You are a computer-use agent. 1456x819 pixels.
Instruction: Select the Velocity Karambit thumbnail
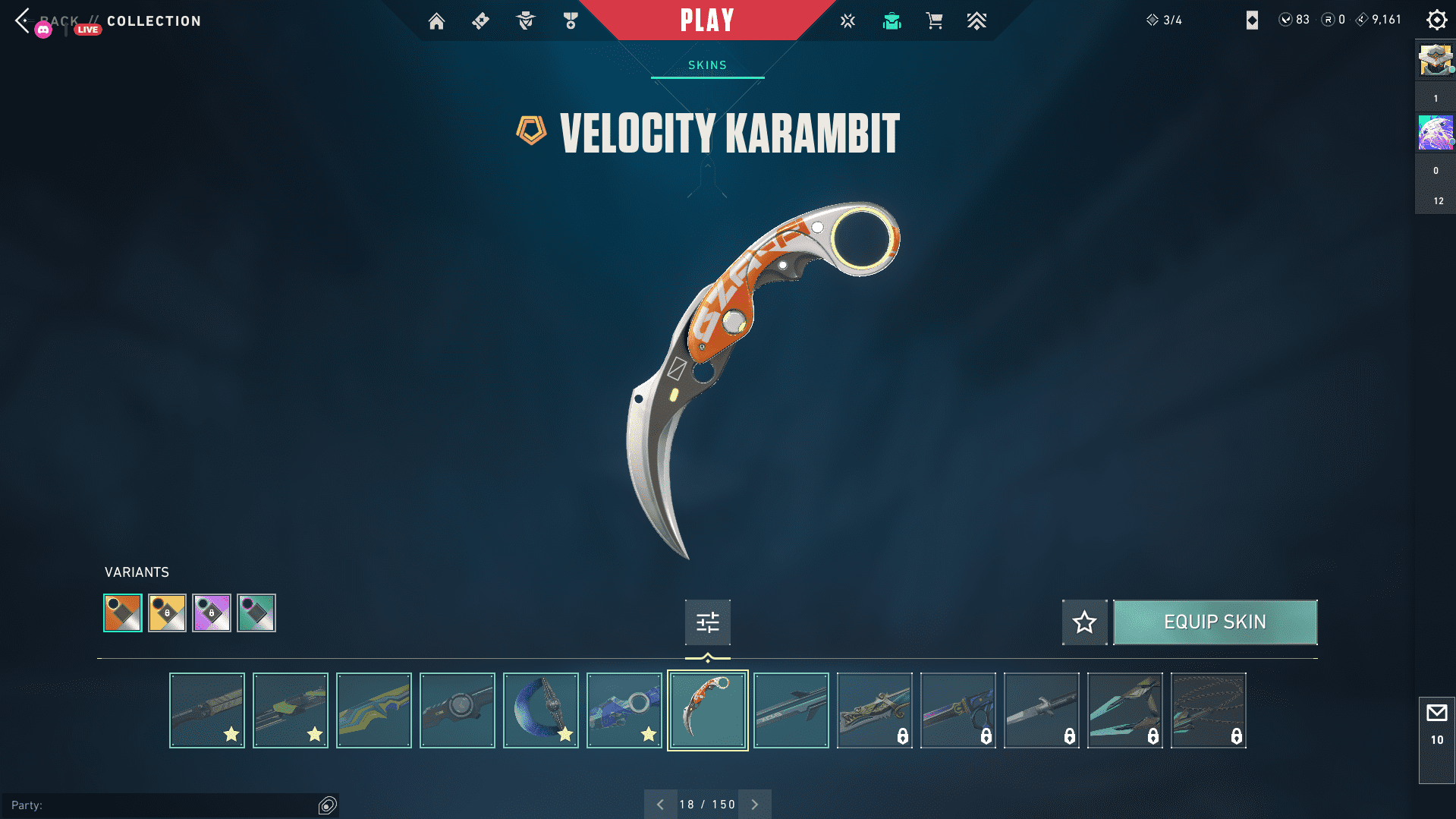(x=708, y=710)
